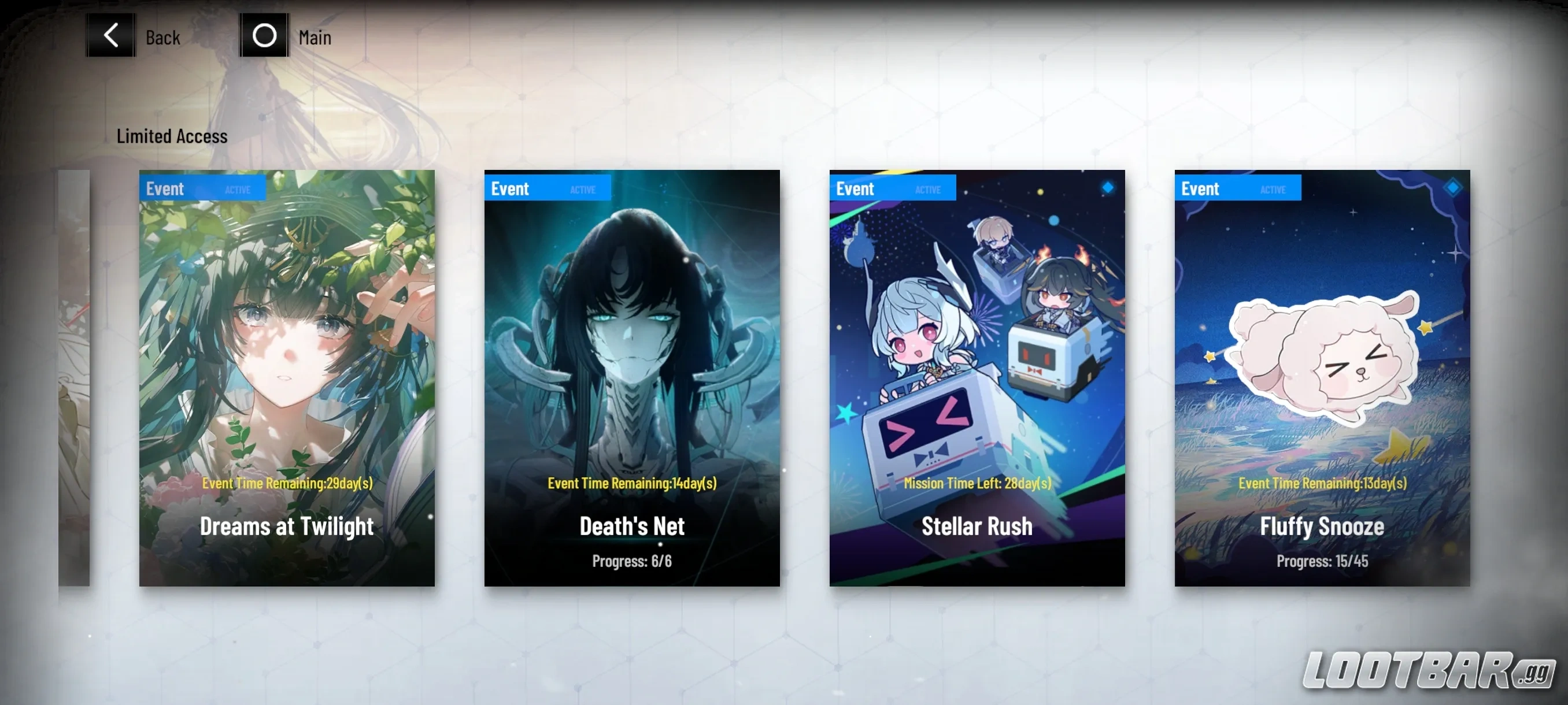Viewport: 1568px width, 705px height.
Task: Toggle the ACTIVE badge on Dreams at Twilight
Action: pyautogui.click(x=239, y=189)
